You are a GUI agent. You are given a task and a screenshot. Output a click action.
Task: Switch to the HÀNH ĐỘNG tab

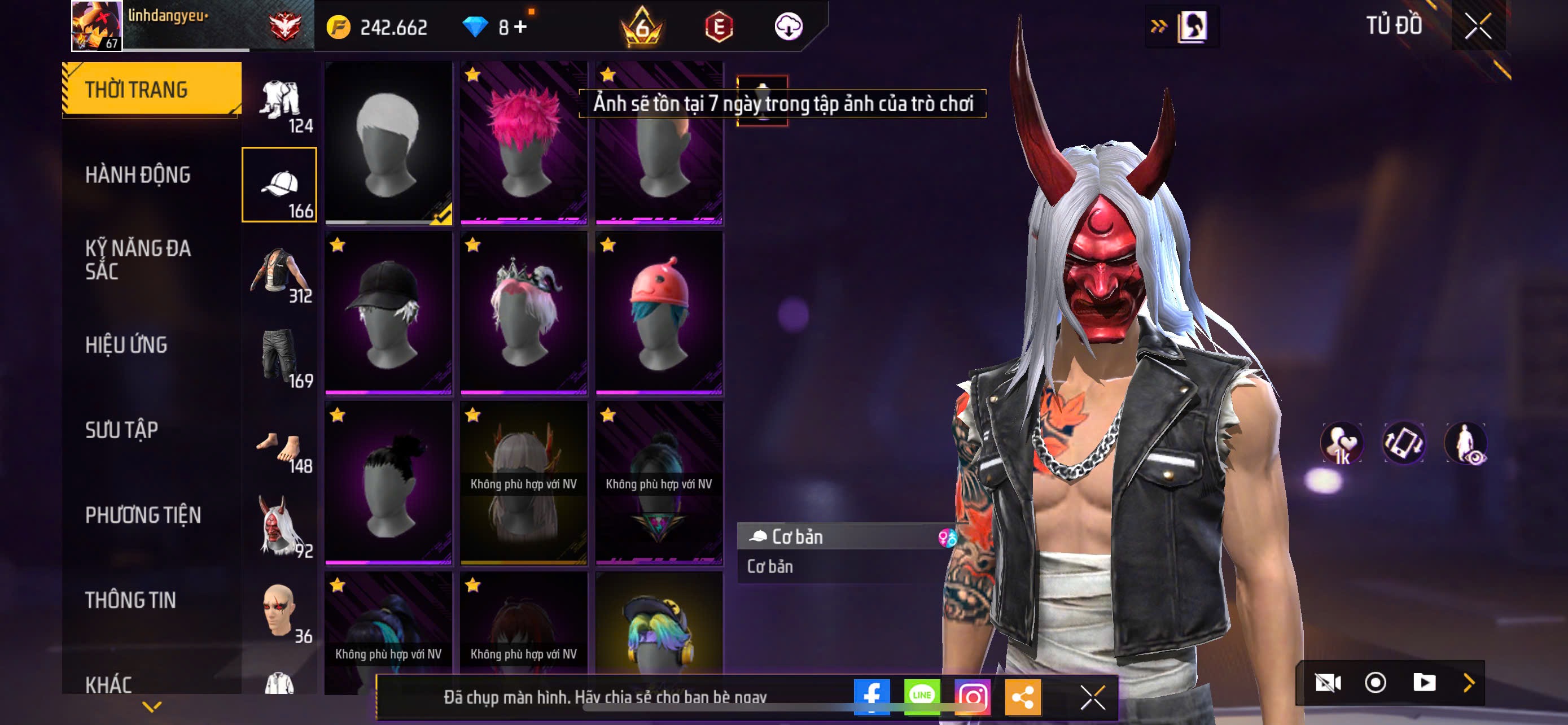[138, 174]
